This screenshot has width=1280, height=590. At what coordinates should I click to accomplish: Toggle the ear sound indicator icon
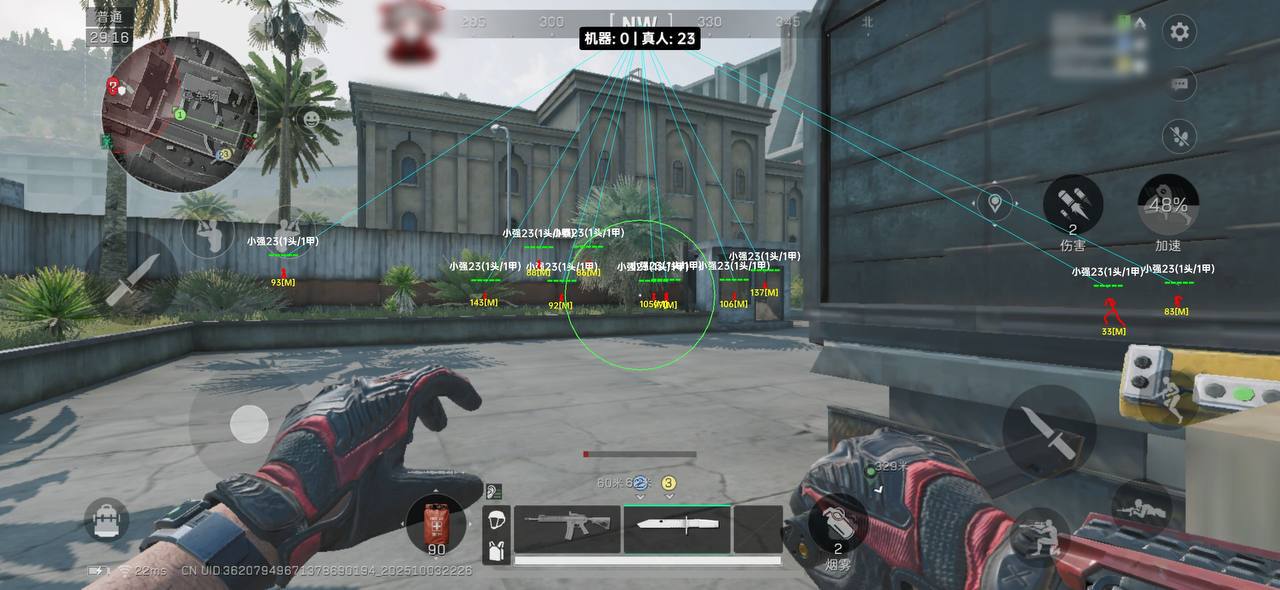(x=493, y=491)
